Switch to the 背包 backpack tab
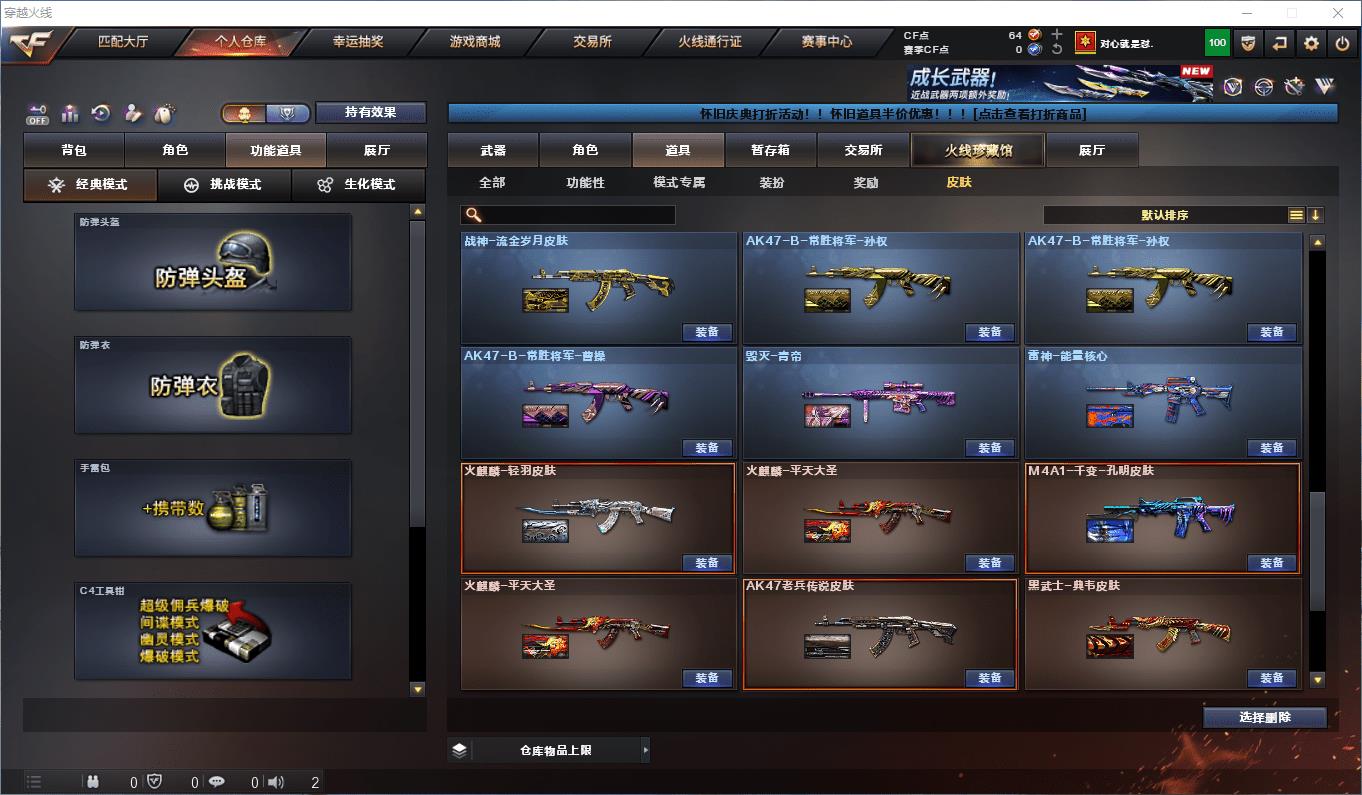The width and height of the screenshot is (1362, 795). [x=74, y=150]
